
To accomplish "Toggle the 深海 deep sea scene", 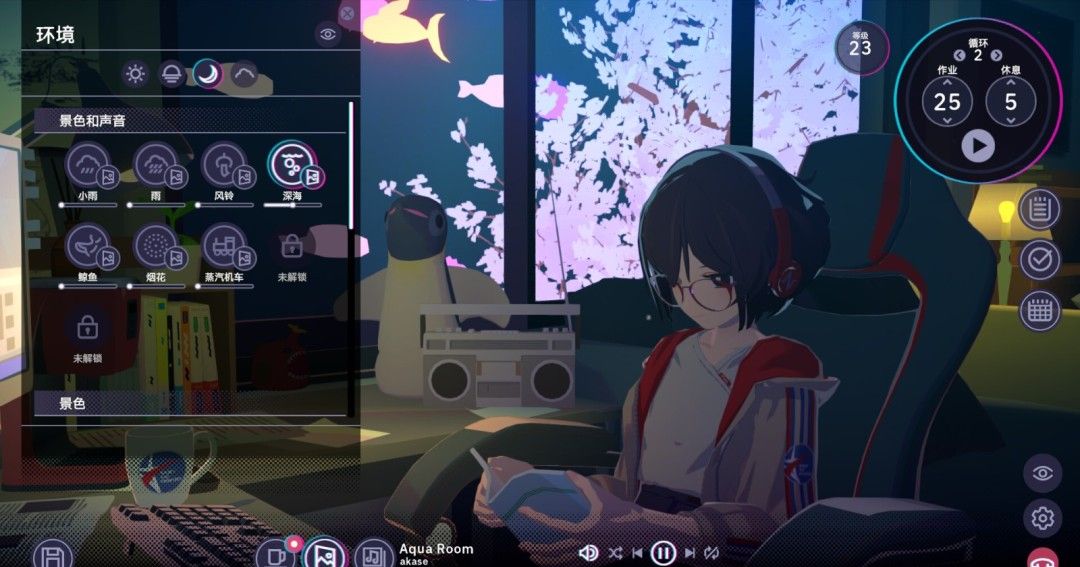I will (292, 164).
